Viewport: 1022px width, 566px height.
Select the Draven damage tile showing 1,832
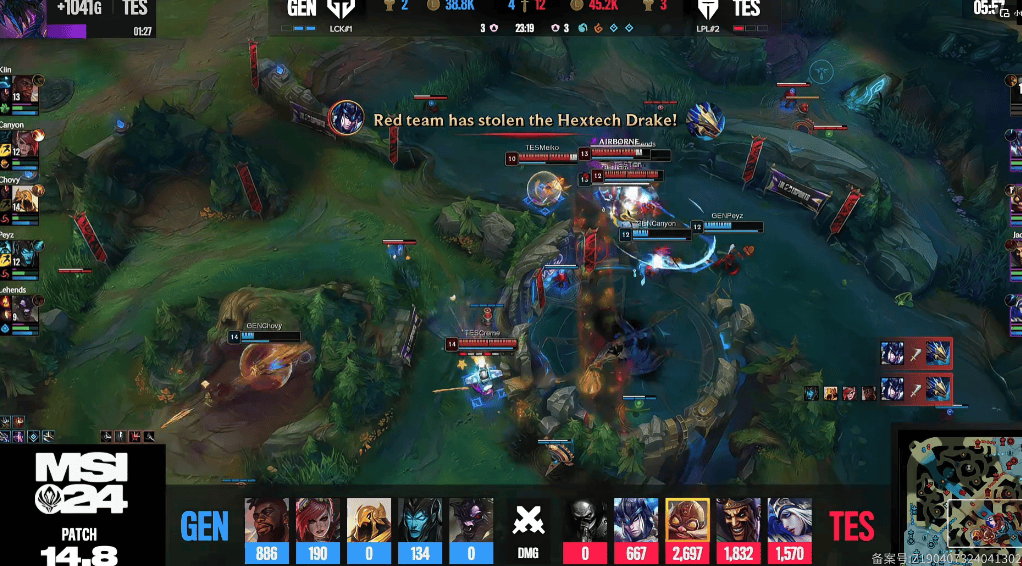(738, 530)
